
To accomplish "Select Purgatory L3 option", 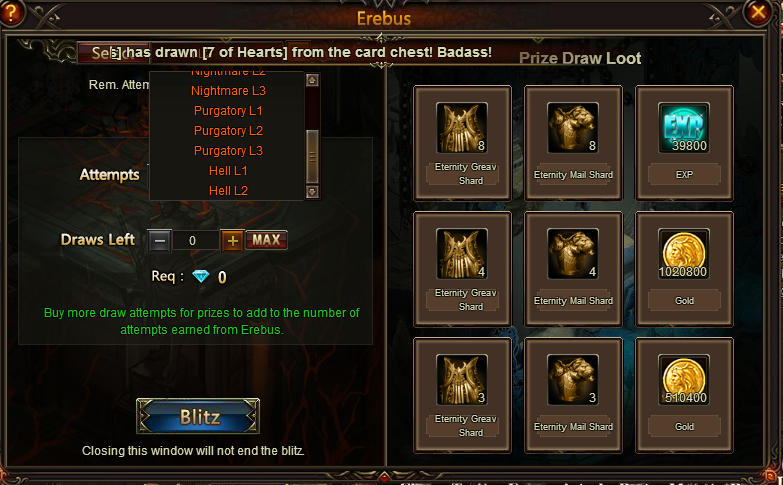I will (228, 151).
